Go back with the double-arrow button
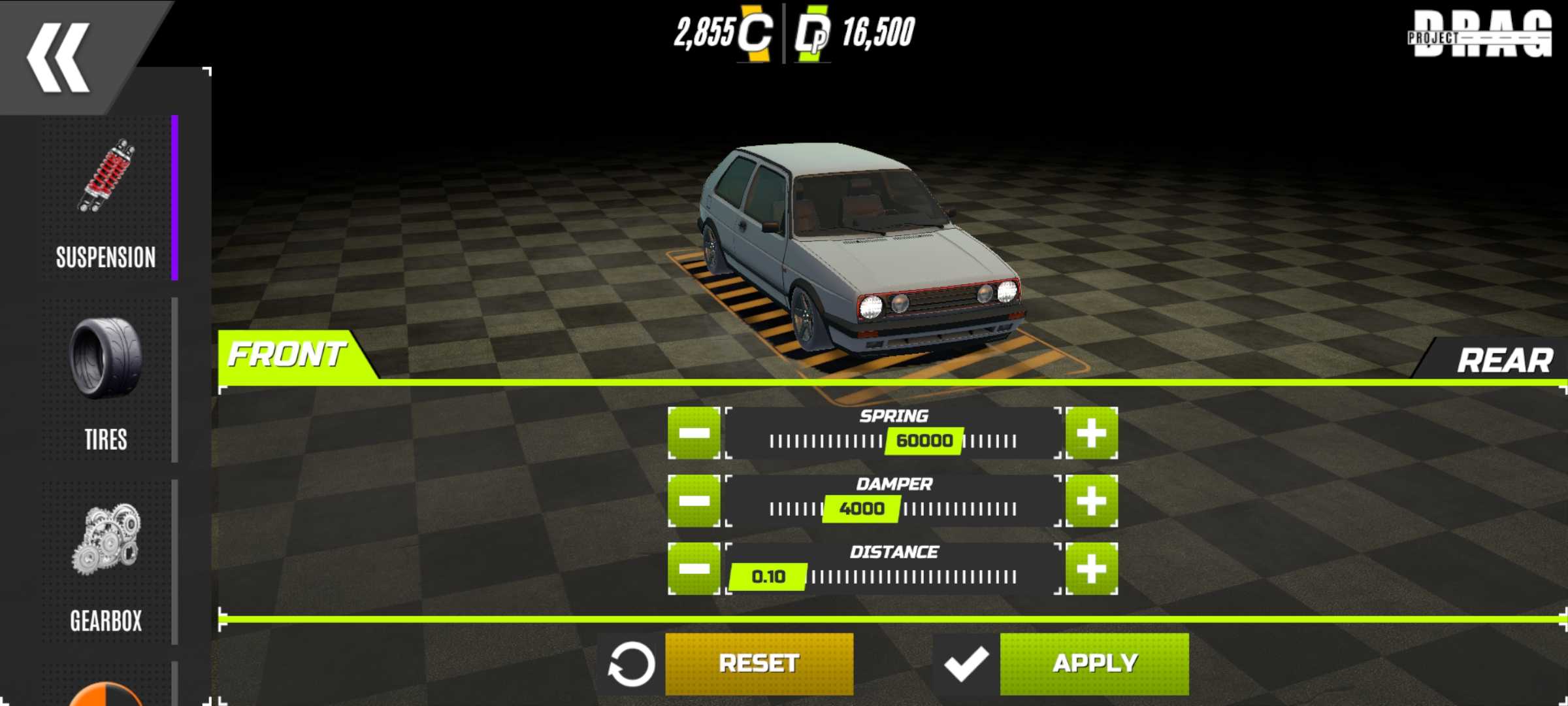Viewport: 1568px width, 706px height. point(59,58)
